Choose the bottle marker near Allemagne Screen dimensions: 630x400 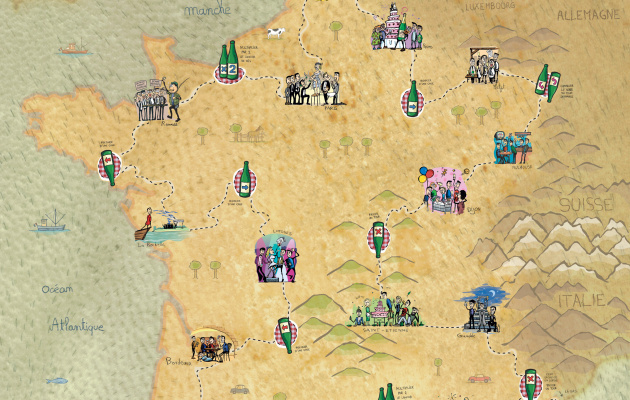point(544,84)
